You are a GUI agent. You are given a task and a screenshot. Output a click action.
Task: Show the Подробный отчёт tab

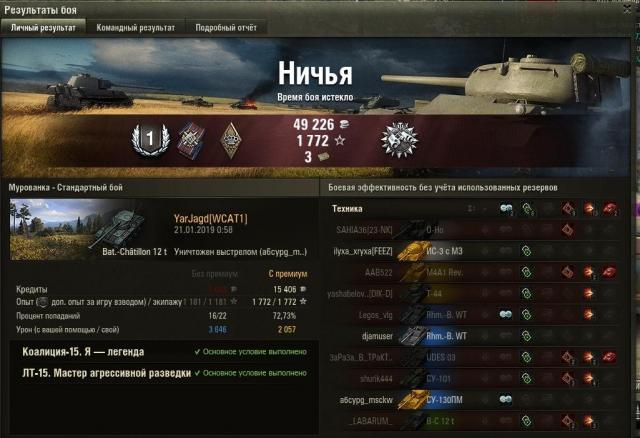pos(224,28)
